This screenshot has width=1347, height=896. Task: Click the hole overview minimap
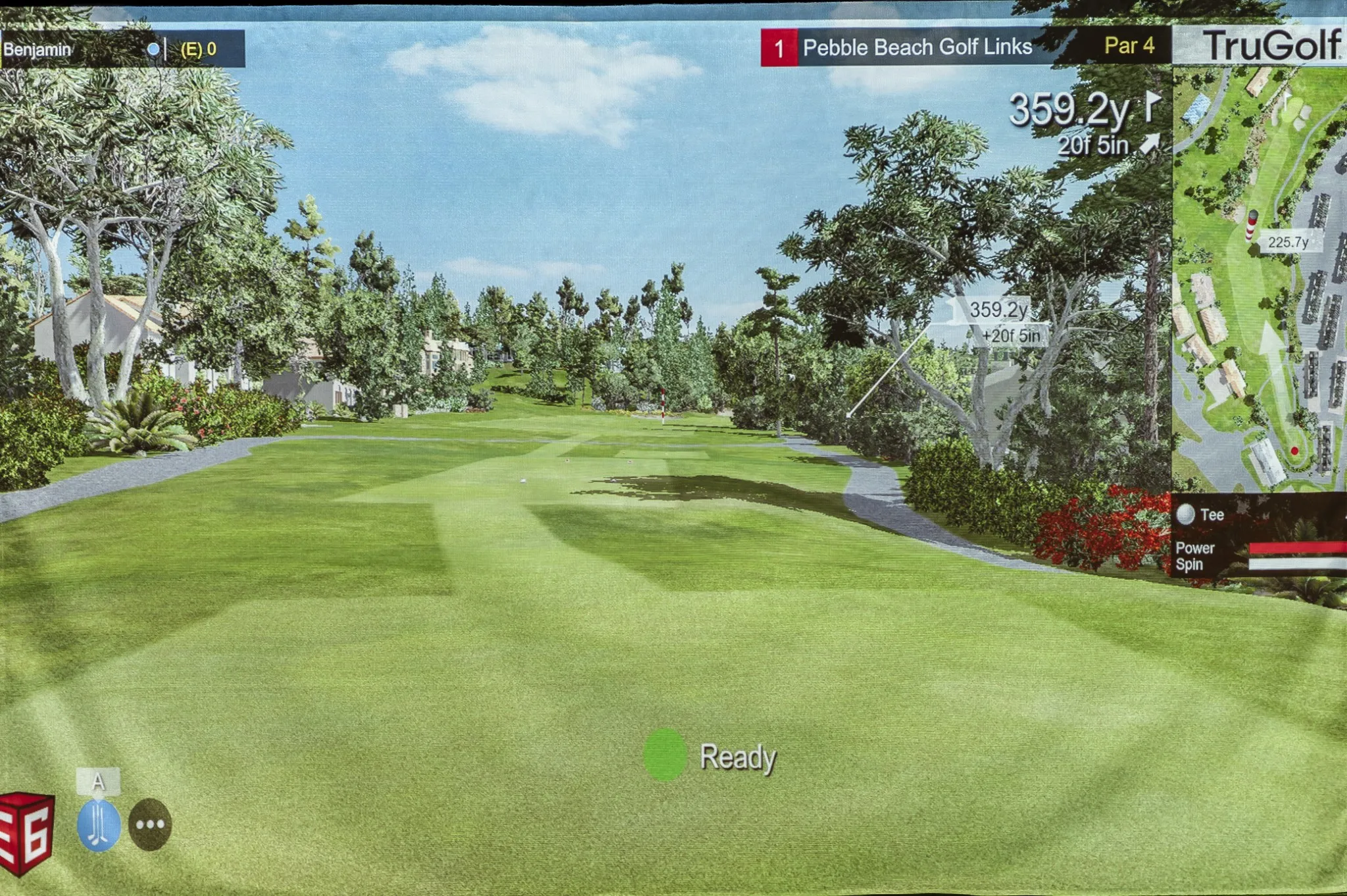coord(1258,278)
